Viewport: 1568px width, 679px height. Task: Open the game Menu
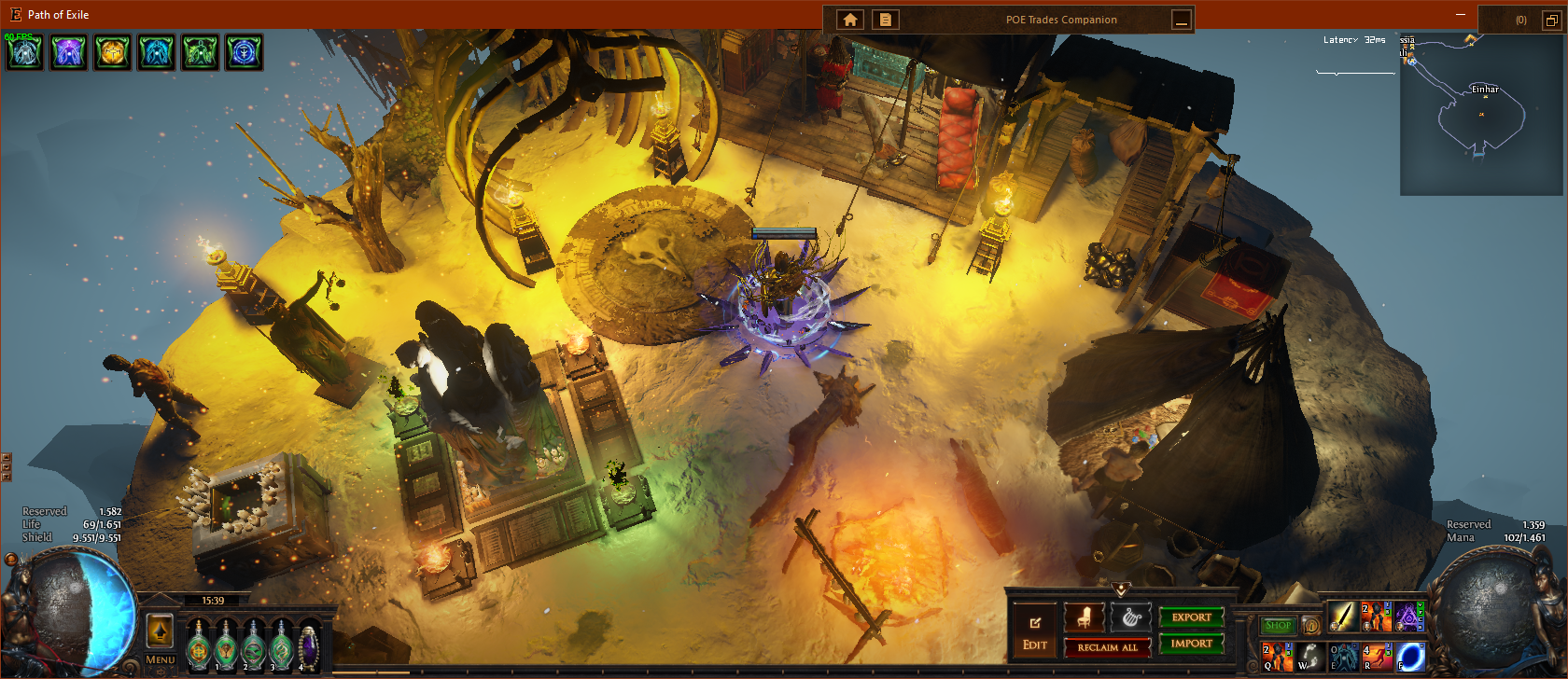(160, 659)
